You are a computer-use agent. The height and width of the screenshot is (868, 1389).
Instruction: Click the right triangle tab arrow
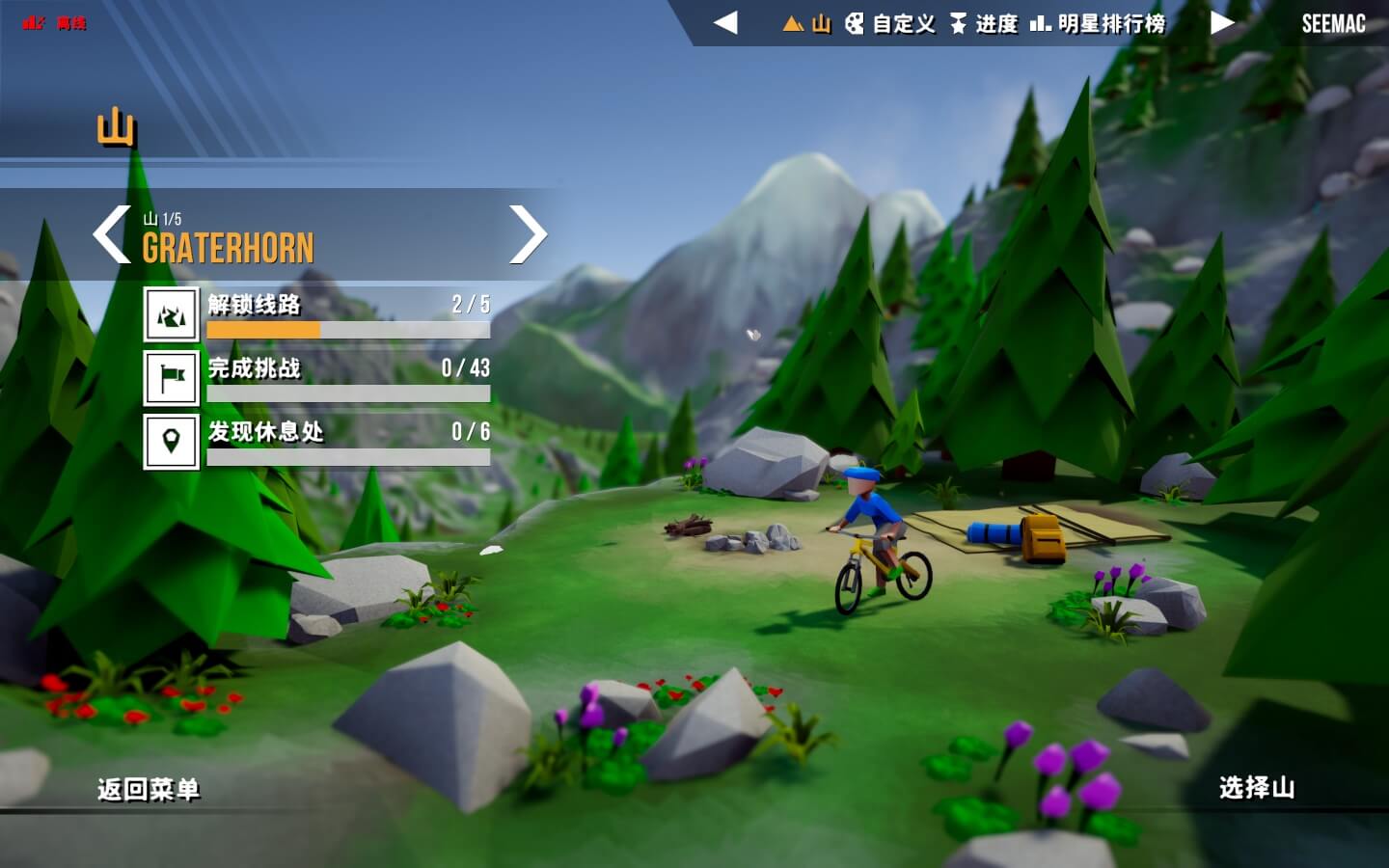[x=1222, y=22]
